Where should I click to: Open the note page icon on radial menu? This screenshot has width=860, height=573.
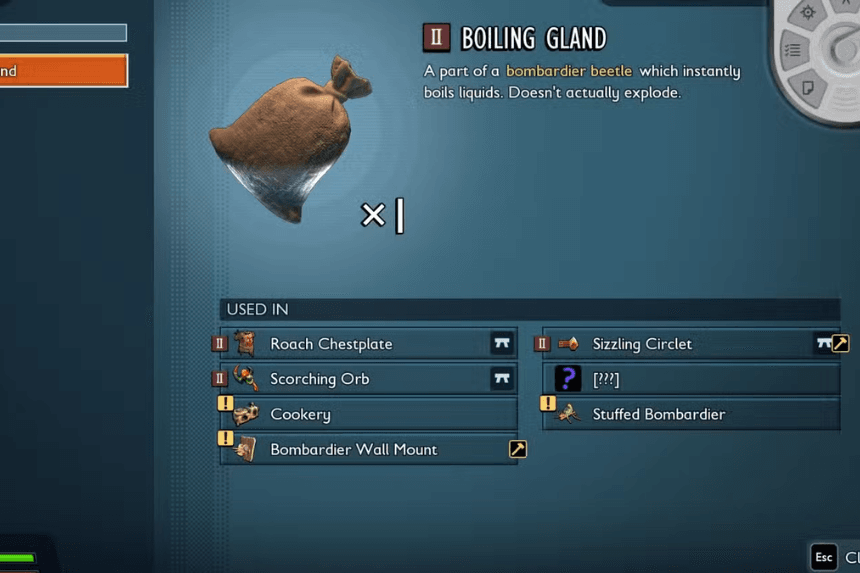click(808, 90)
